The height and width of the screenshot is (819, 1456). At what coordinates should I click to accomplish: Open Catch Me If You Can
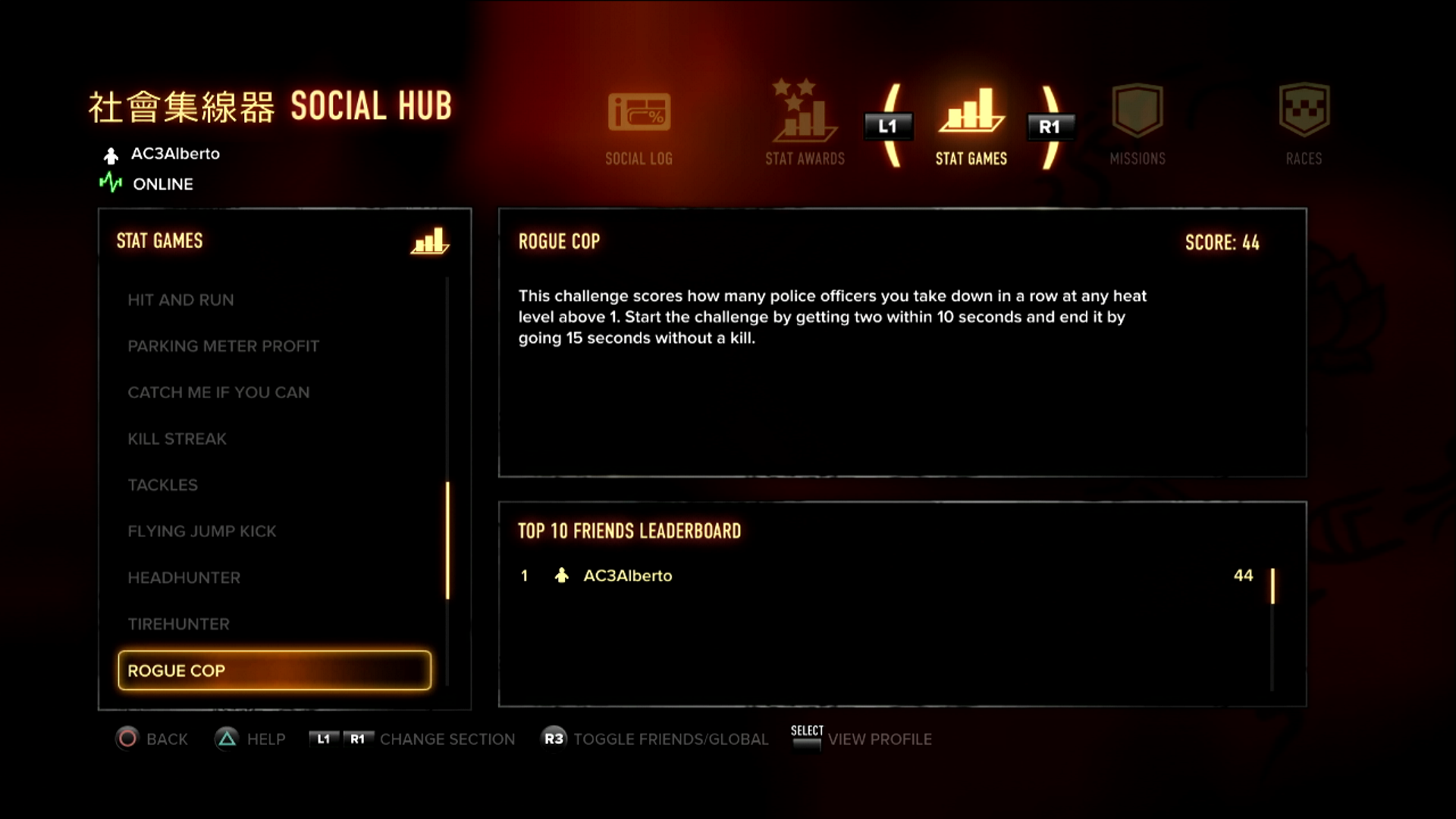pyautogui.click(x=218, y=393)
